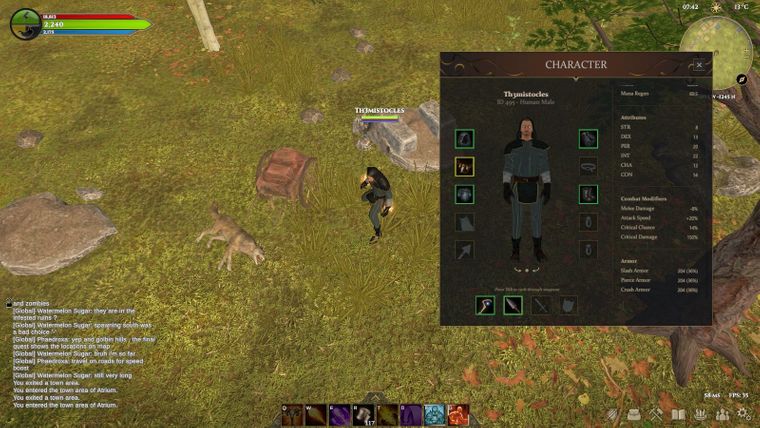Click the compass button beside the minimap
The image size is (760, 428).
742,78
